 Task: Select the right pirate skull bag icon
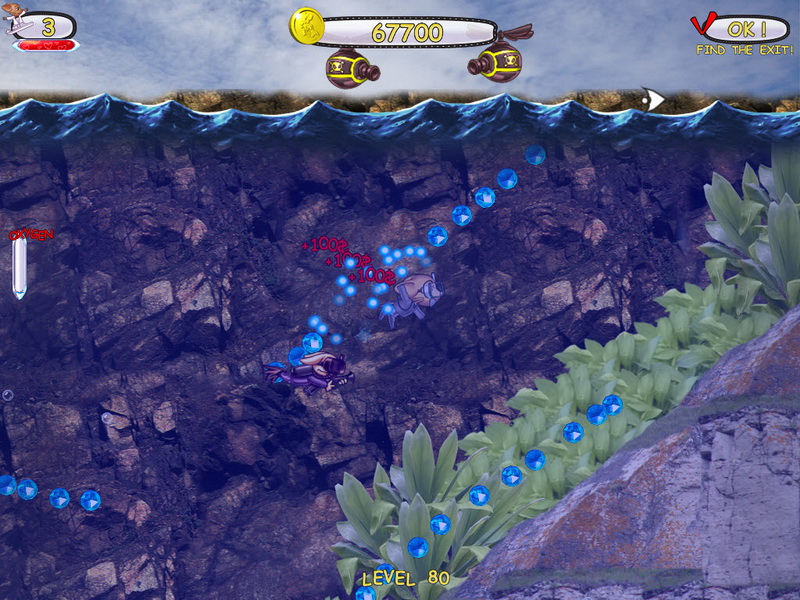[496, 62]
